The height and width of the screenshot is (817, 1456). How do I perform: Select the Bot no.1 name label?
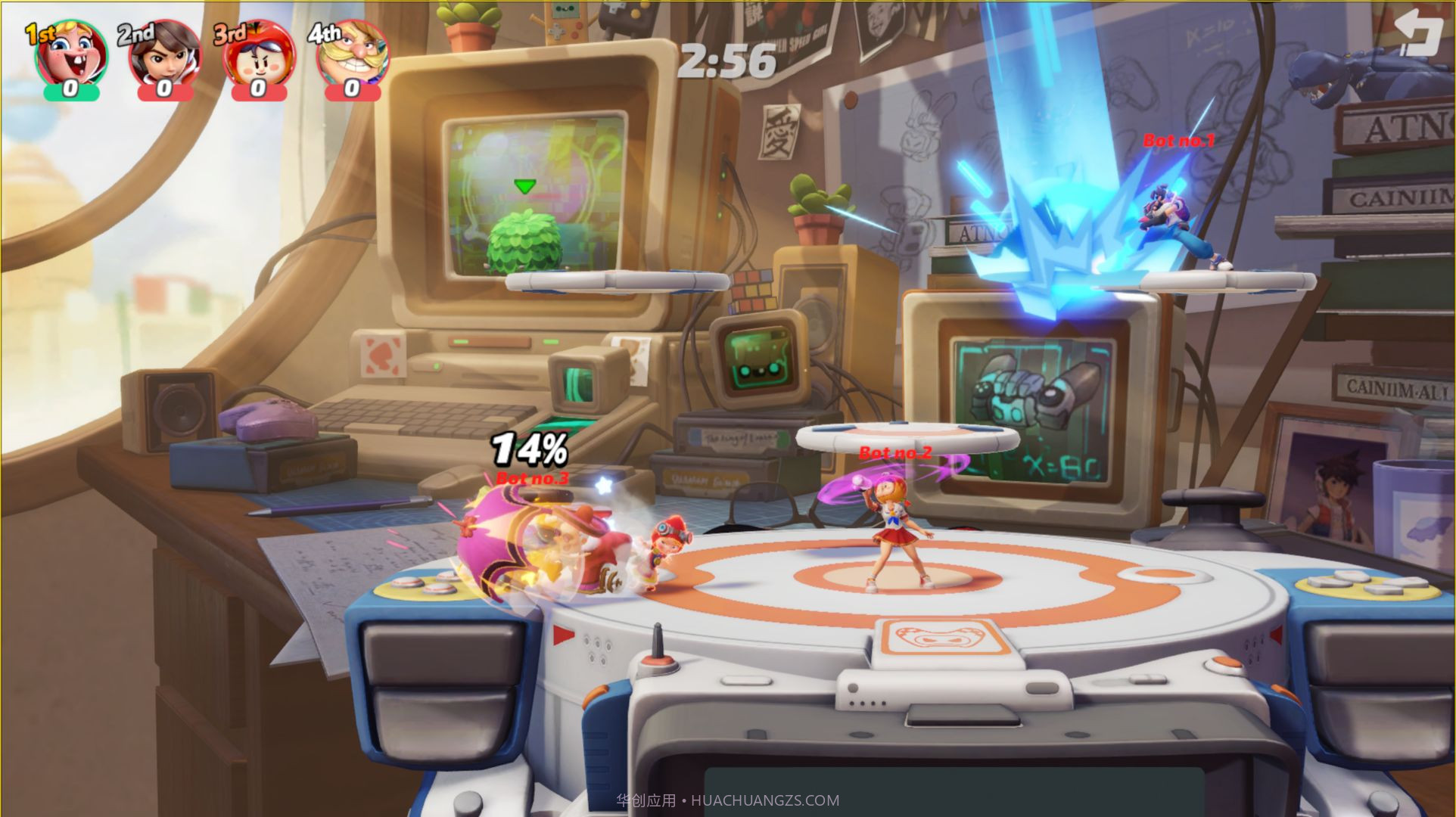(x=1178, y=141)
